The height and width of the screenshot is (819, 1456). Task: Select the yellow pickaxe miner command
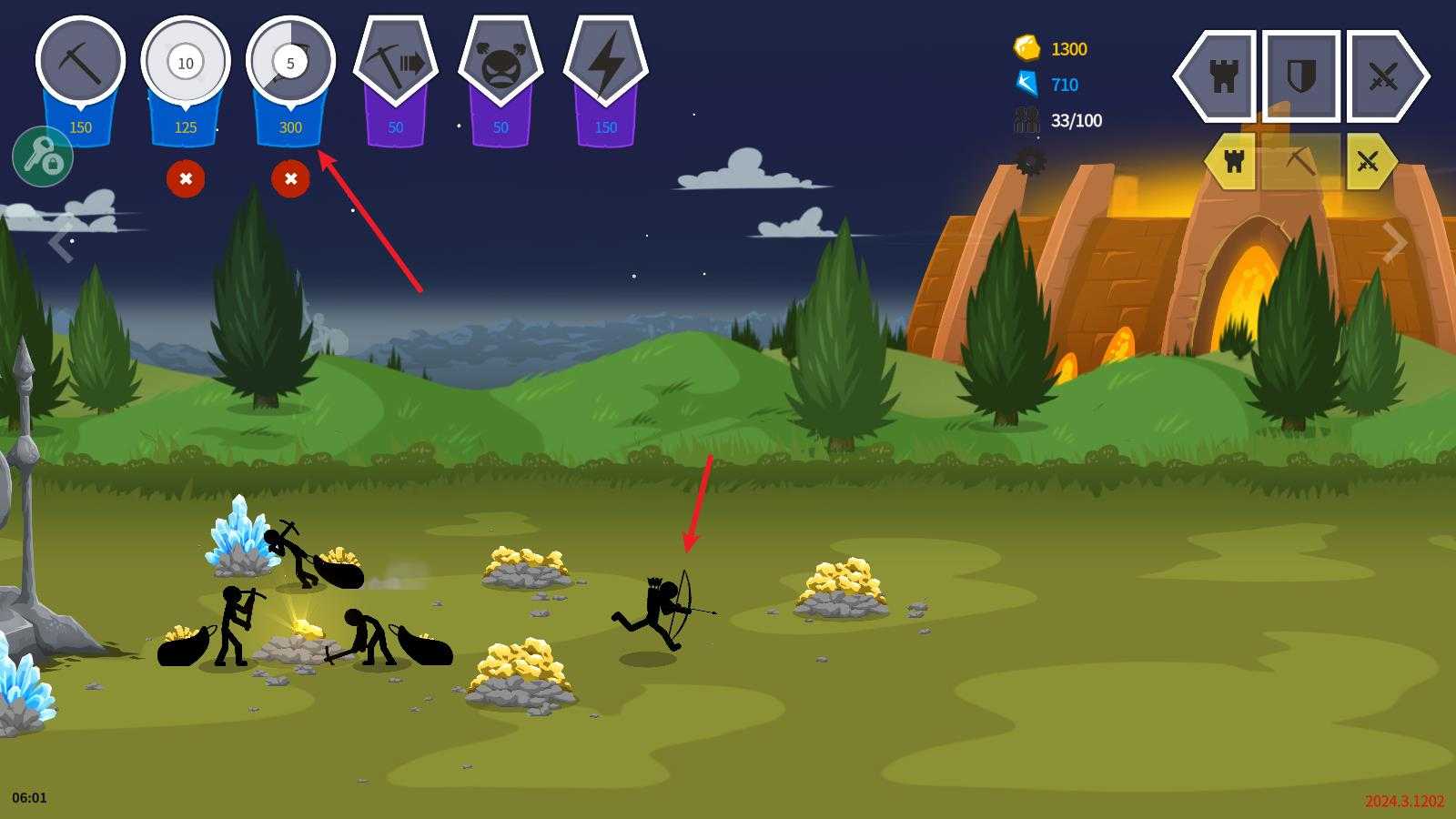1300,162
